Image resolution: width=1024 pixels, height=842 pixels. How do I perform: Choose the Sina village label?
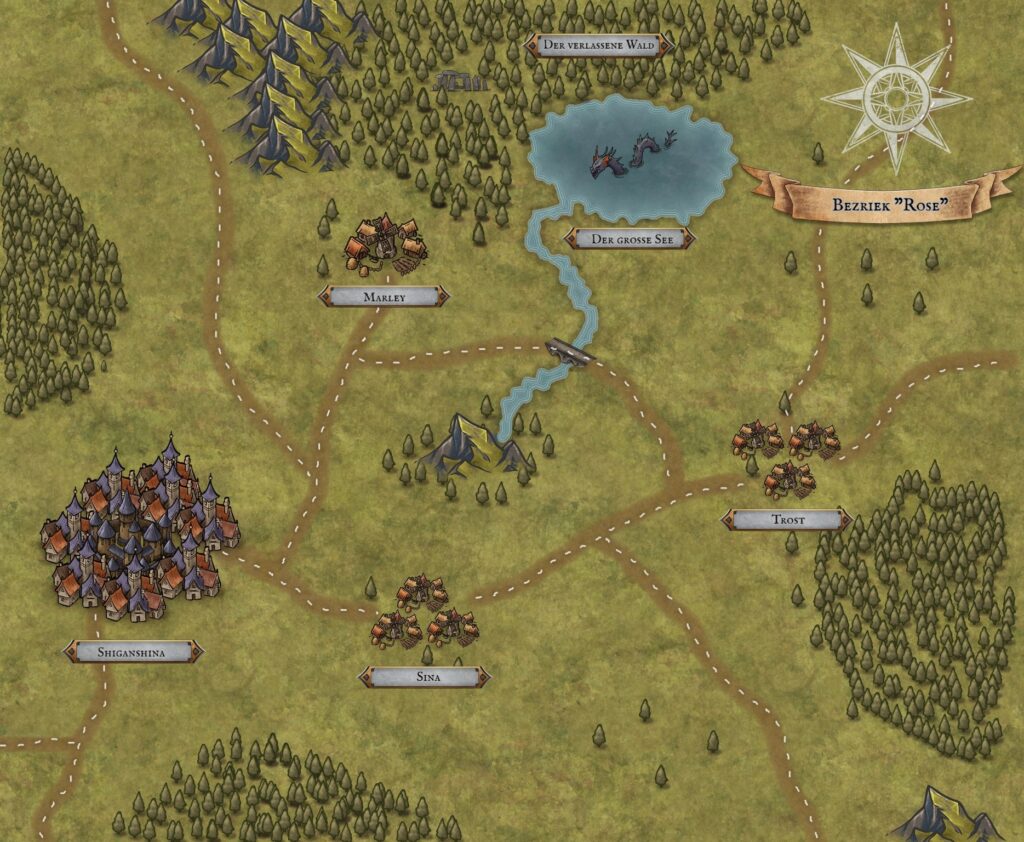tap(425, 677)
